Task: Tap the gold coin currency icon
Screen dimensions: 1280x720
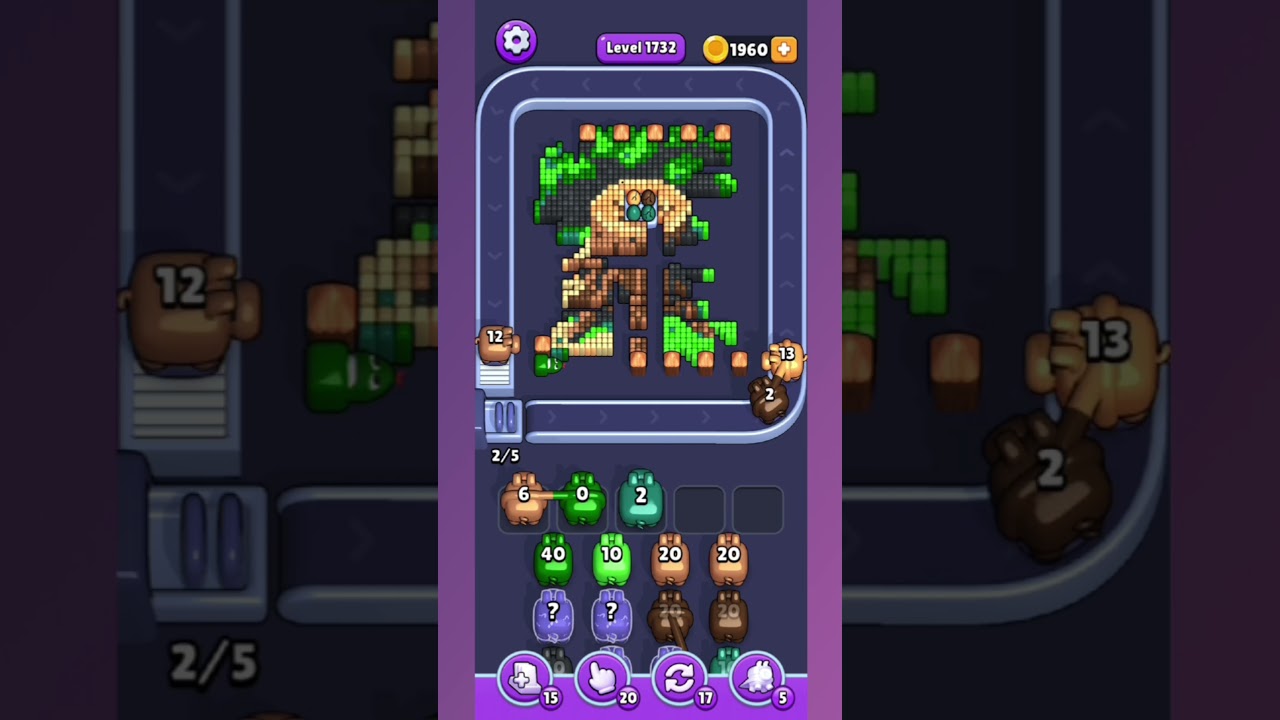Action: pos(716,48)
